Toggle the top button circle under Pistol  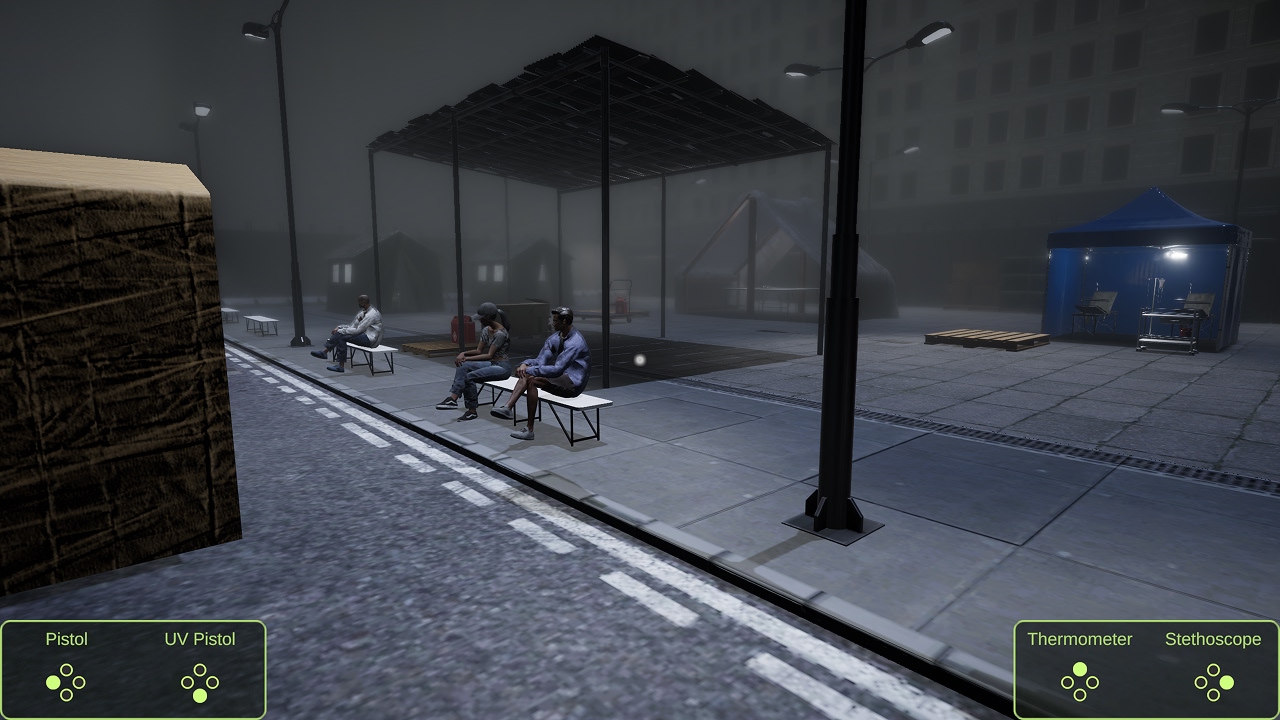pos(67,670)
